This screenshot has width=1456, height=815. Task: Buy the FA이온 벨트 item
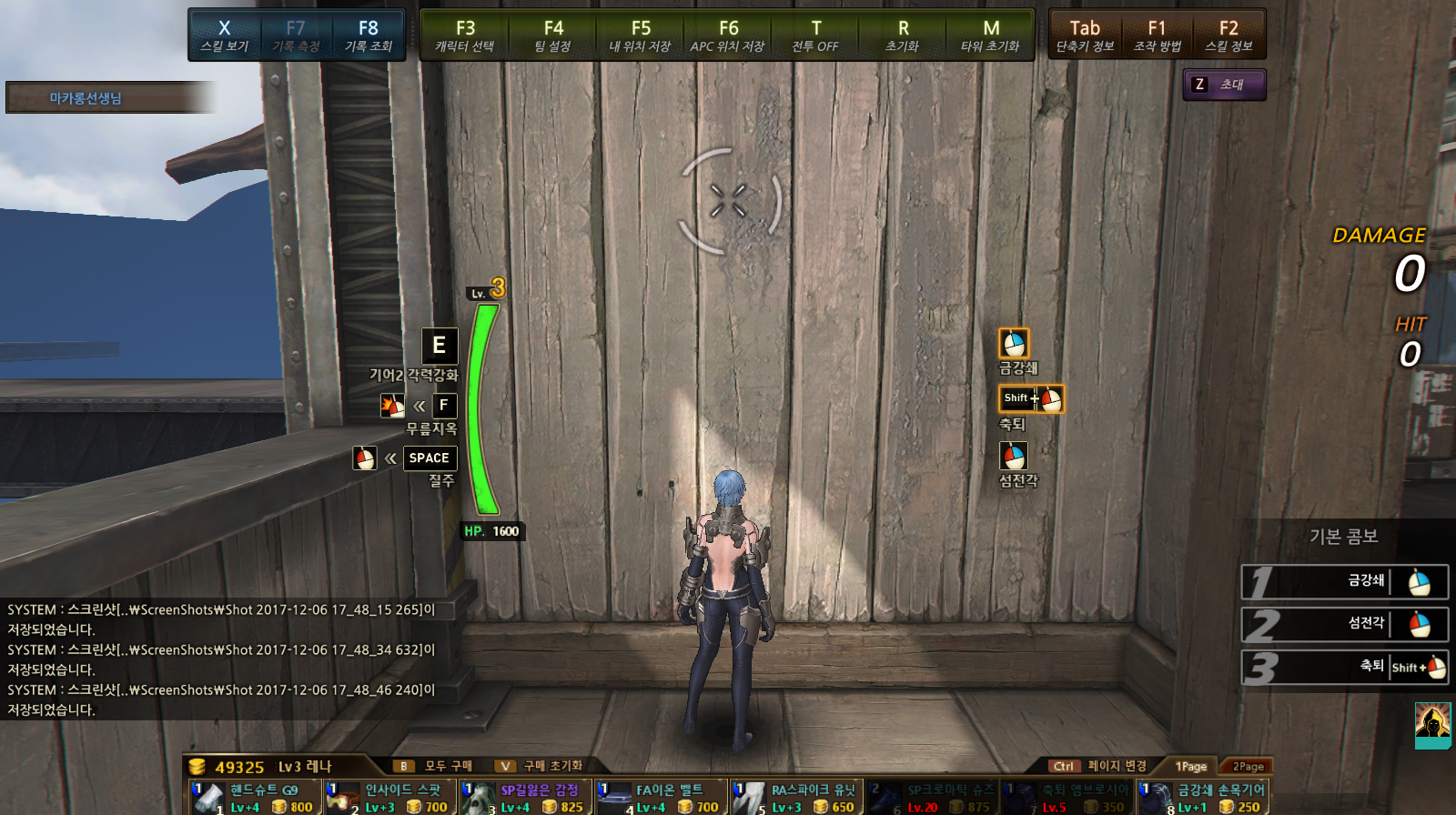point(661,798)
